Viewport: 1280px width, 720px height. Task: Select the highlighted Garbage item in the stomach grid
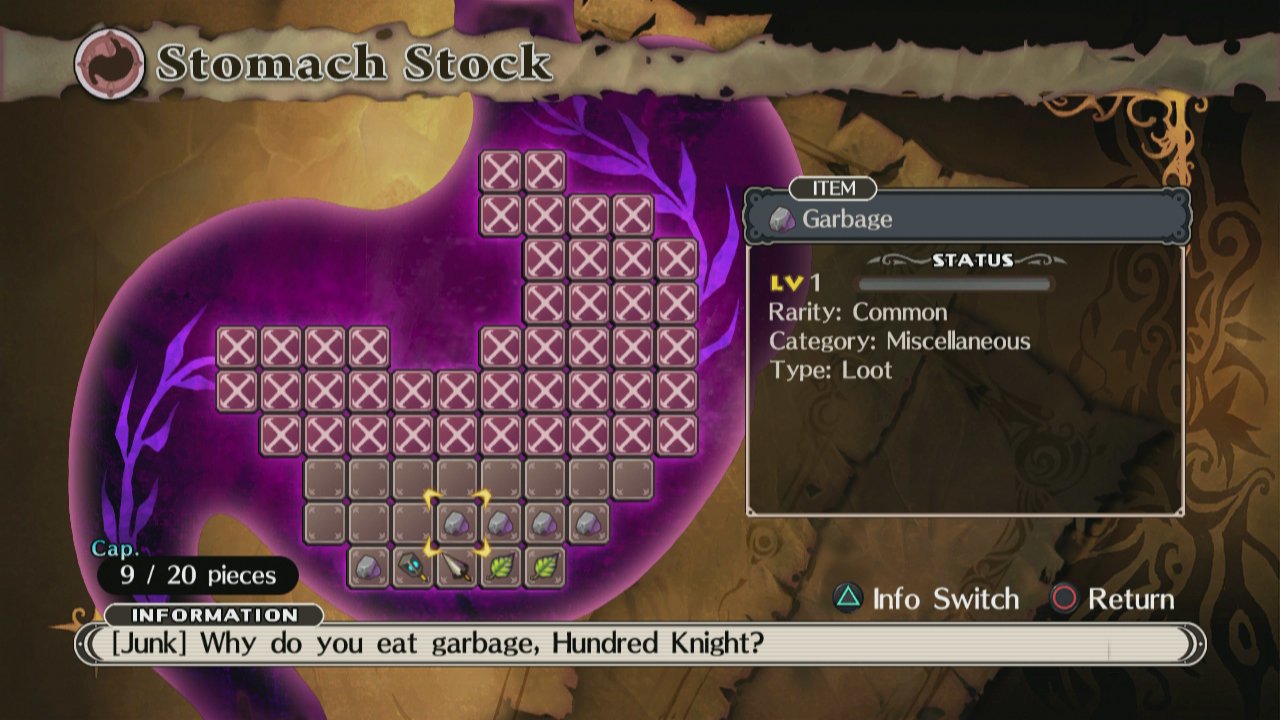pos(458,520)
